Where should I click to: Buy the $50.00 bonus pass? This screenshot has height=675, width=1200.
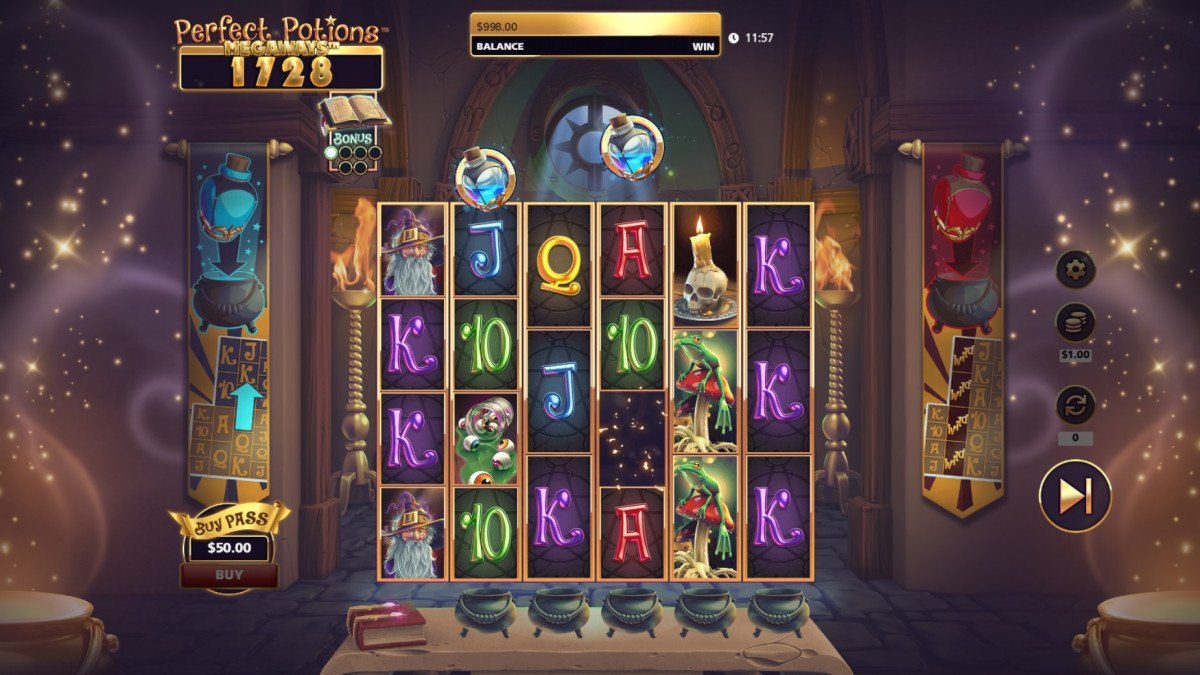pos(229,575)
